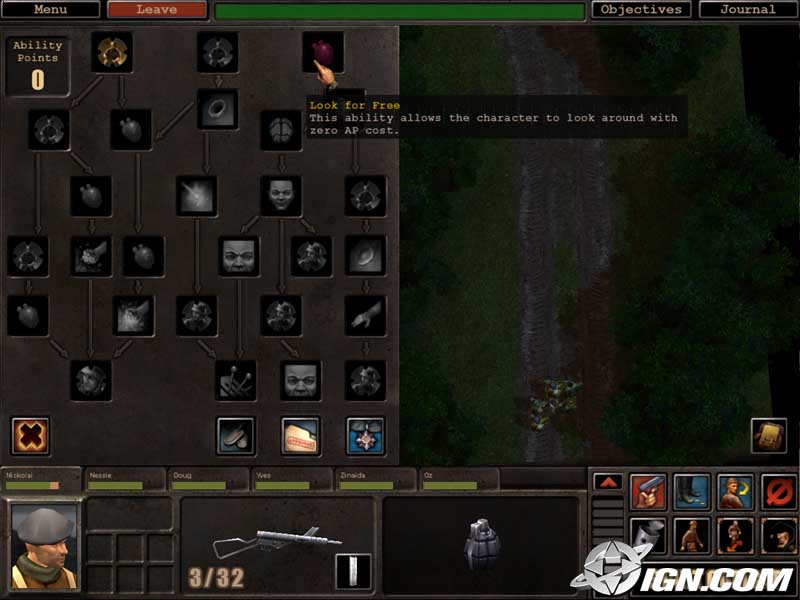Select squad member Oz
800x600 pixels.
(459, 480)
